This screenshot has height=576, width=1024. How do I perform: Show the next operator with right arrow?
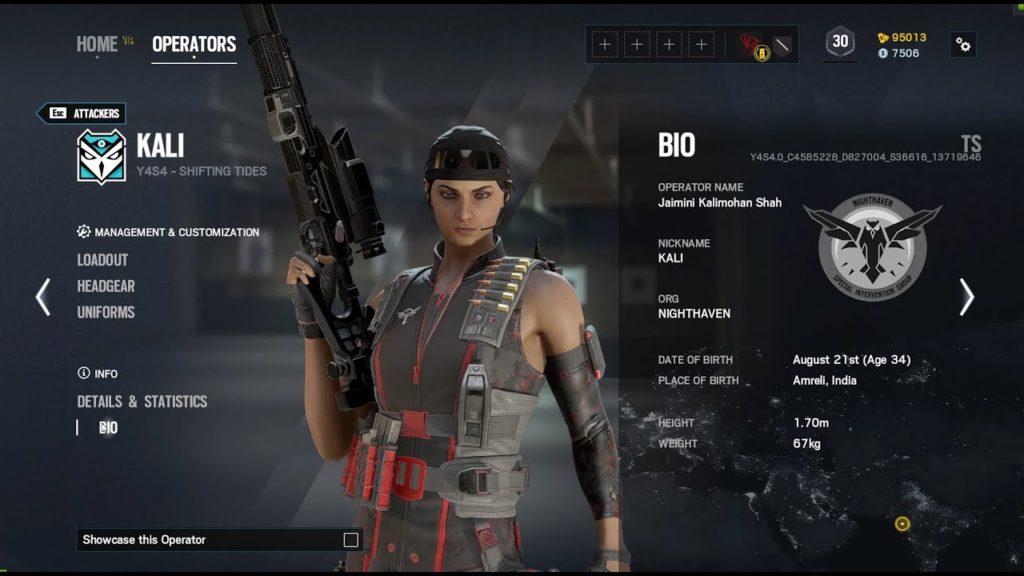pyautogui.click(x=966, y=297)
